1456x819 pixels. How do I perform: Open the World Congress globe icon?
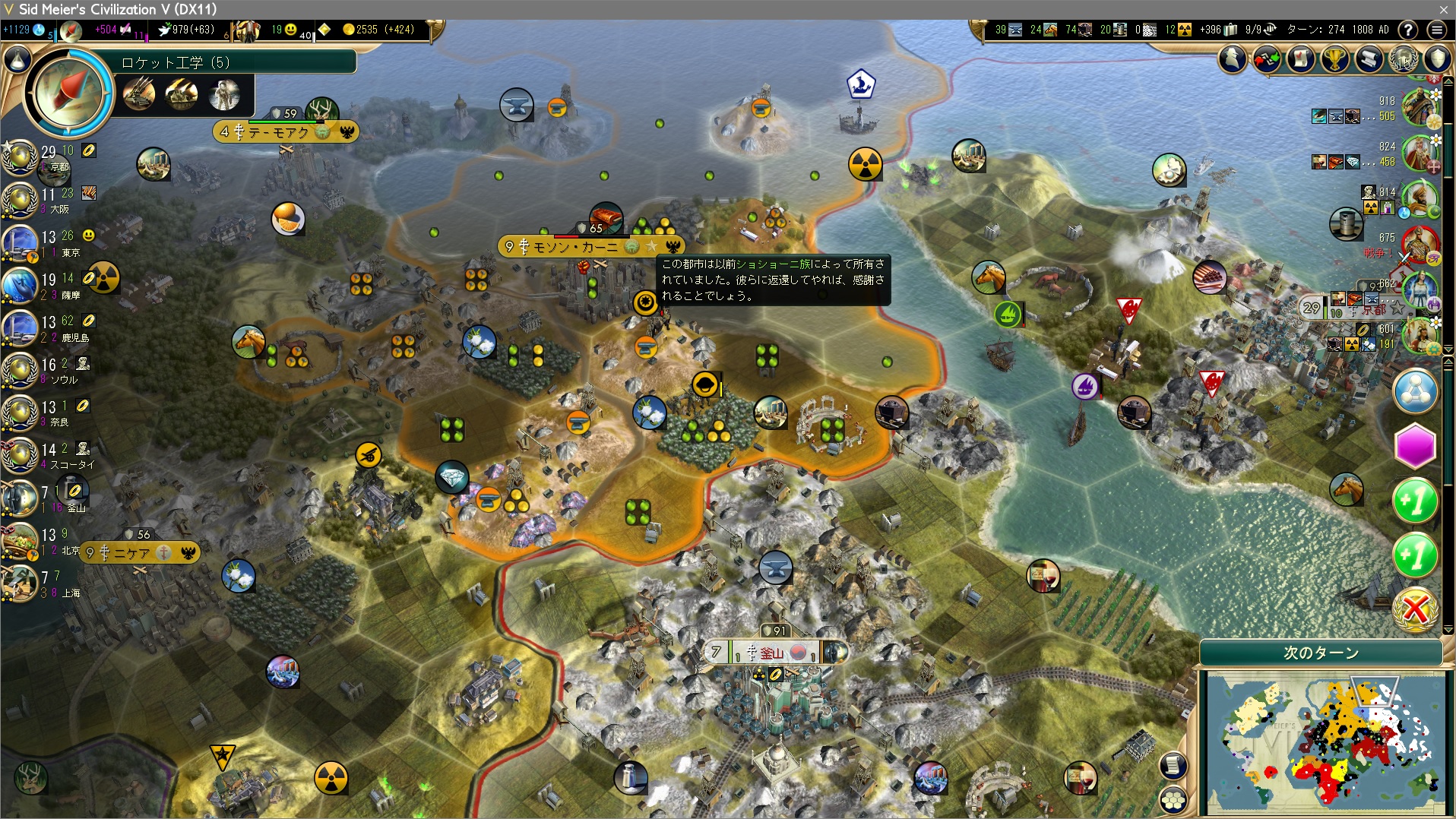click(1403, 58)
